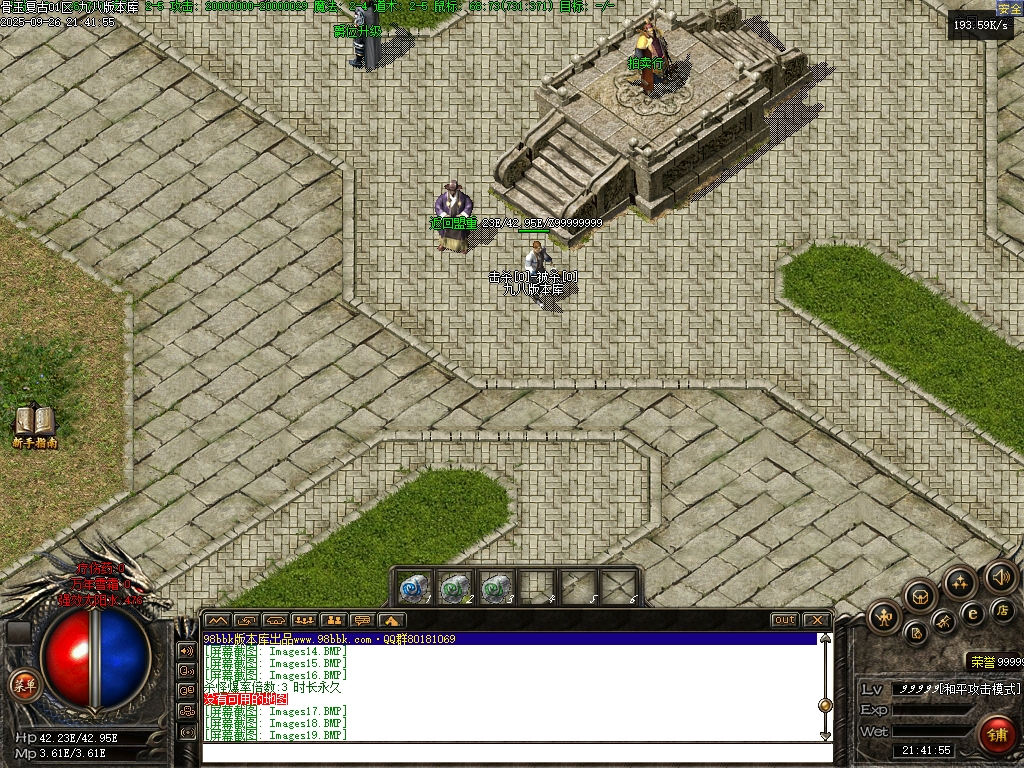Use the green scroll in belt slot 2
This screenshot has height=768, width=1024.
pyautogui.click(x=455, y=588)
